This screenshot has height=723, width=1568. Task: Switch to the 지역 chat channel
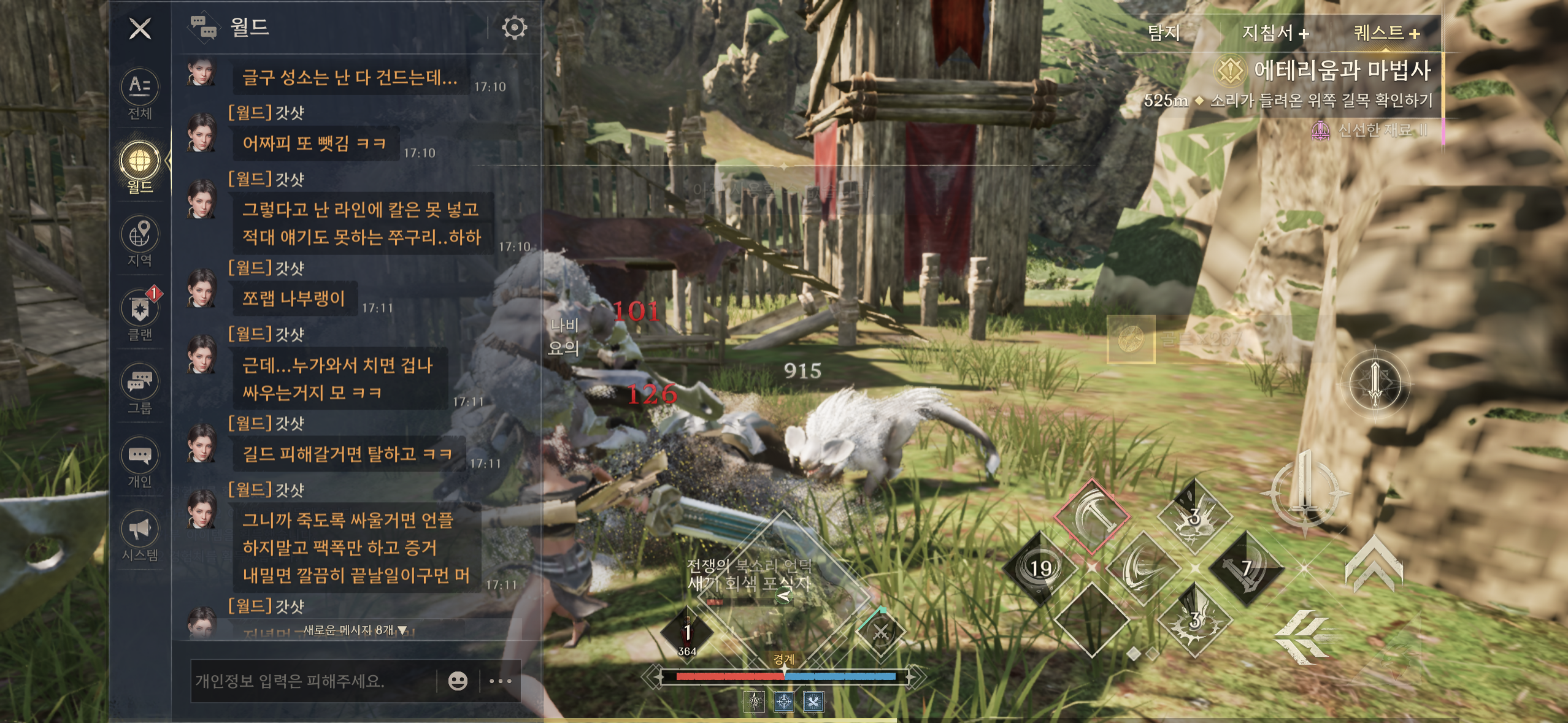point(140,241)
